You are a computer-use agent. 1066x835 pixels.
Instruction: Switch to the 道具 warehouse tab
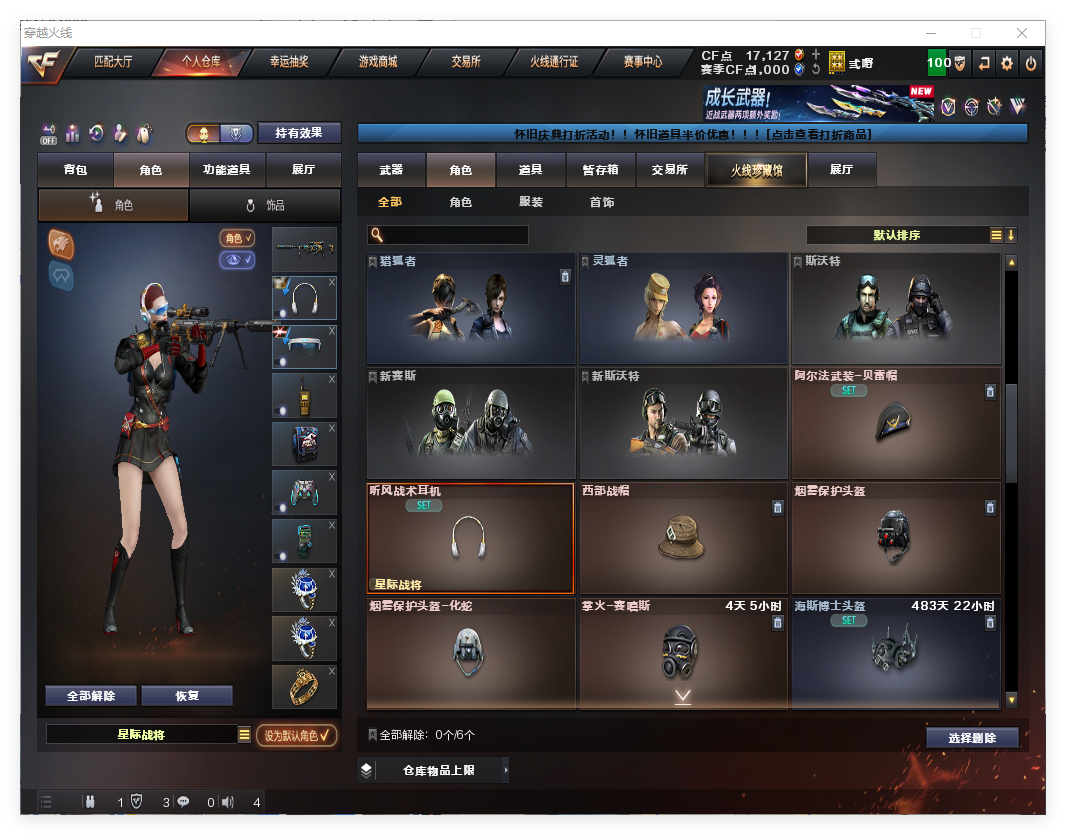click(531, 170)
